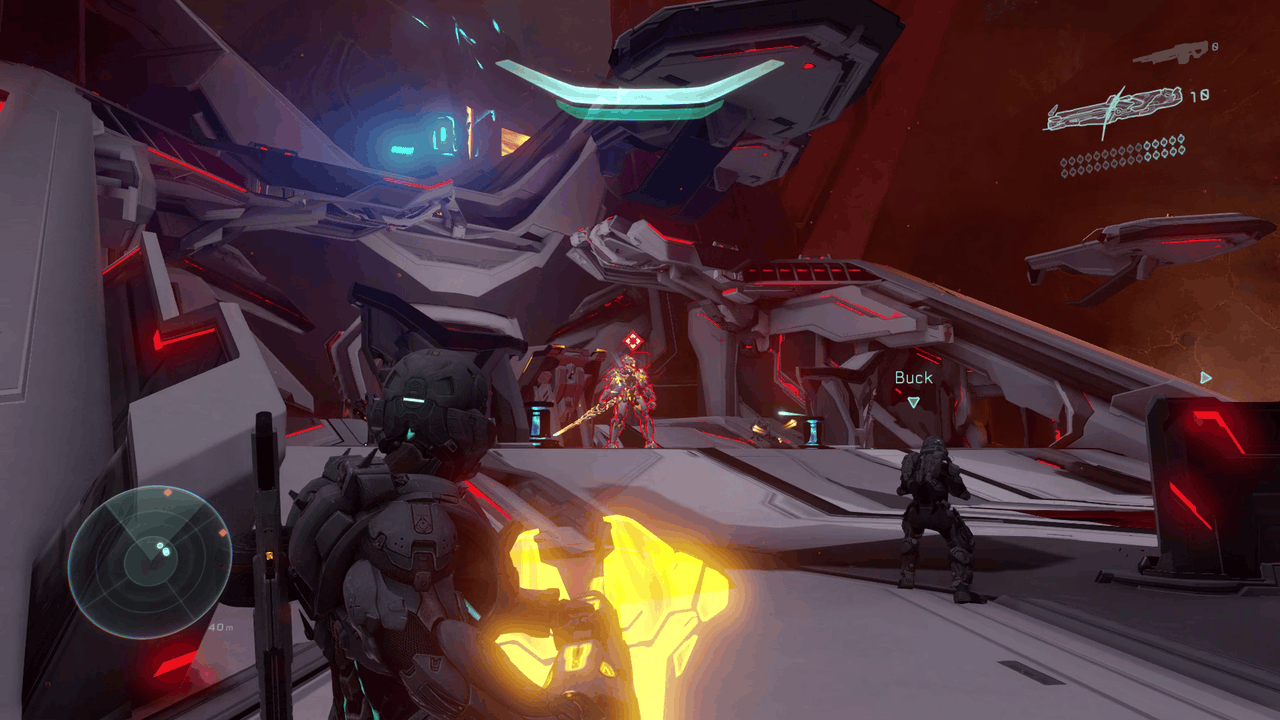Click the rightmost ammo pip diamond

(1181, 140)
